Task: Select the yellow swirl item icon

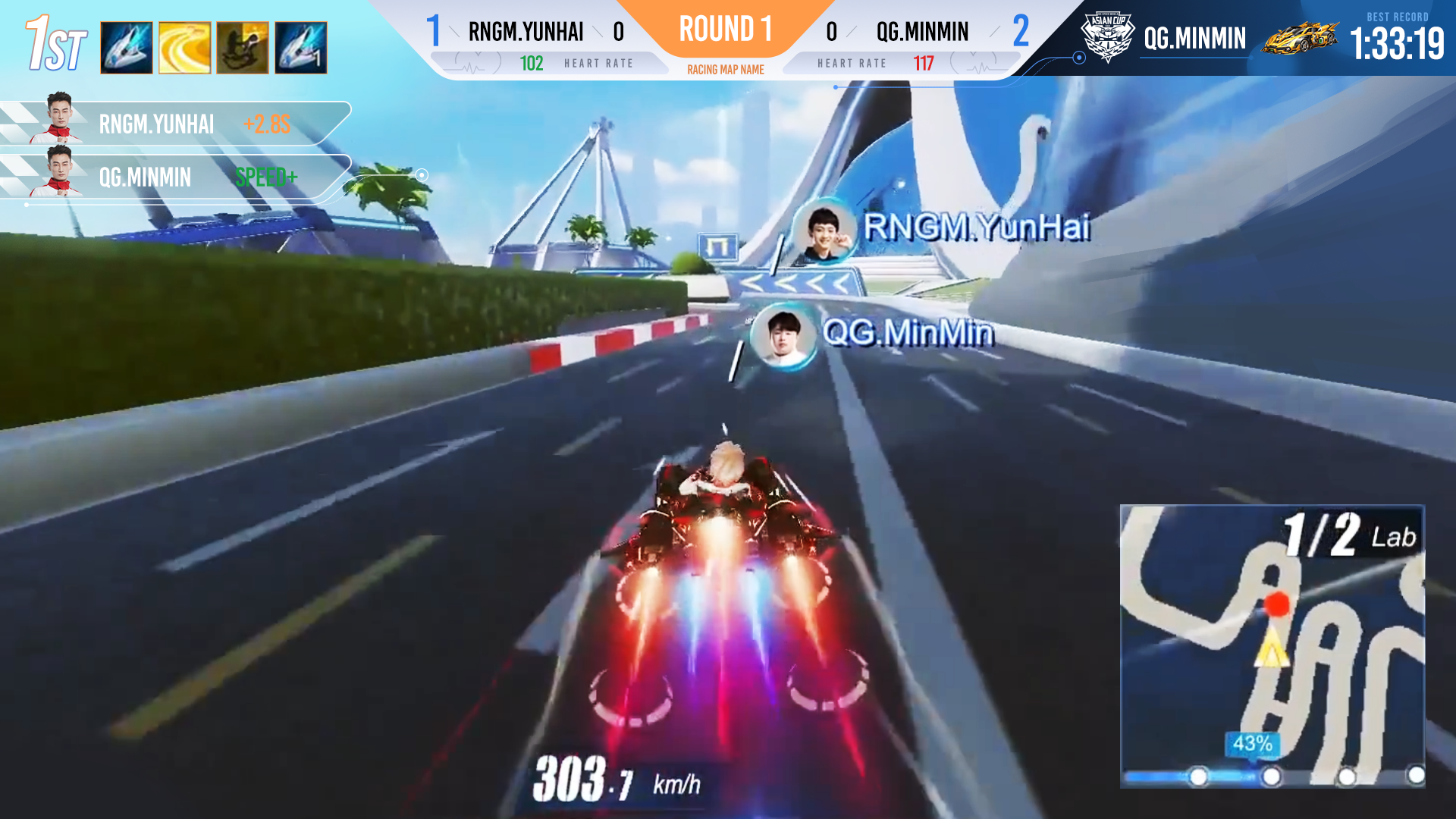Action: pos(185,48)
